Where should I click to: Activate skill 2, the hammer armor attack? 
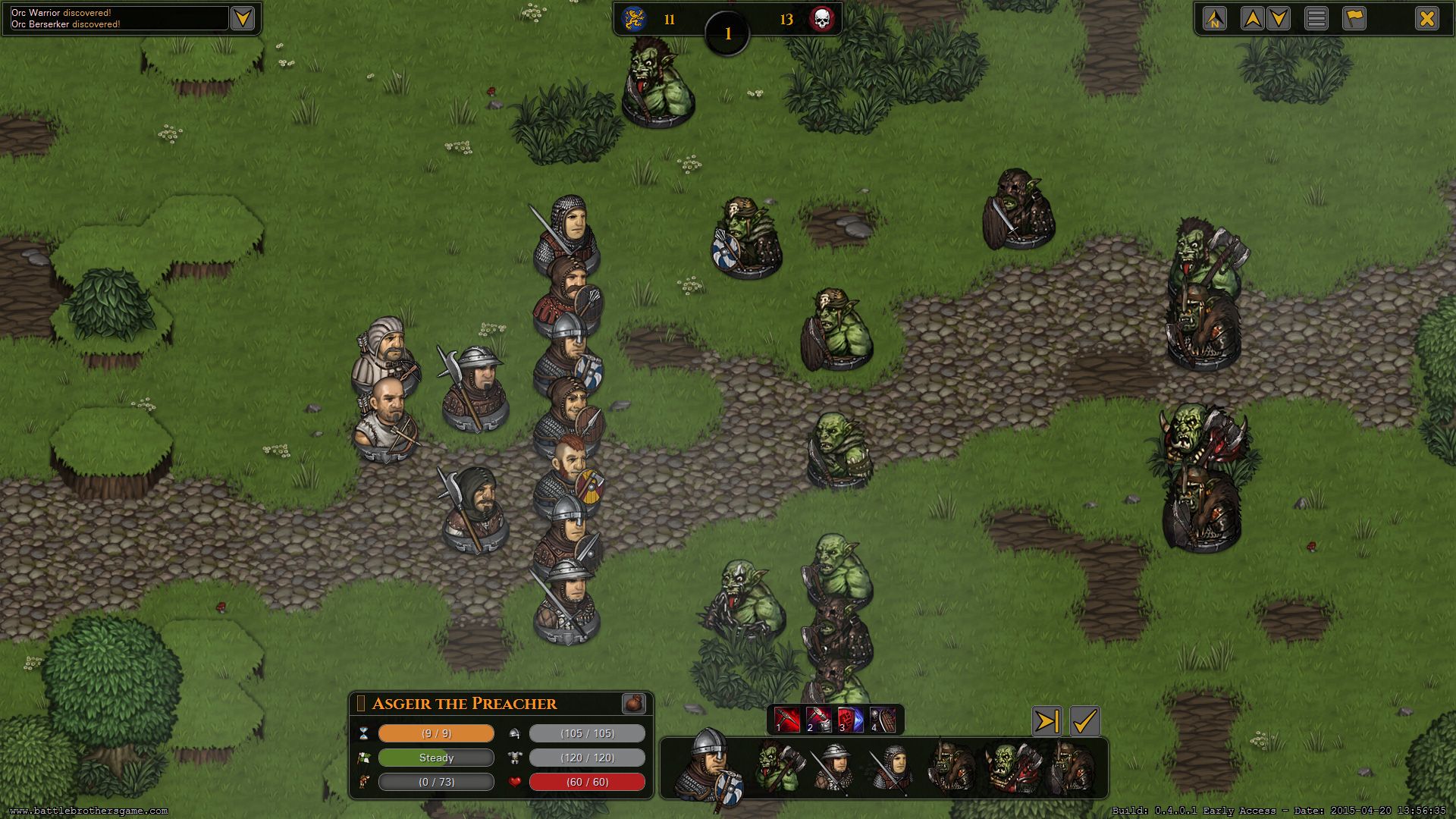click(x=818, y=720)
